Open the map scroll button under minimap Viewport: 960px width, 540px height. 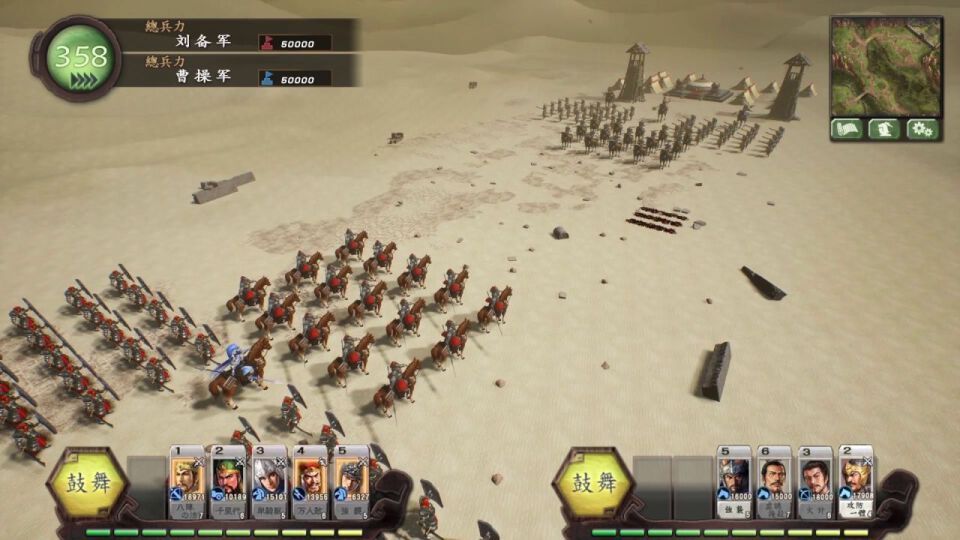point(847,129)
